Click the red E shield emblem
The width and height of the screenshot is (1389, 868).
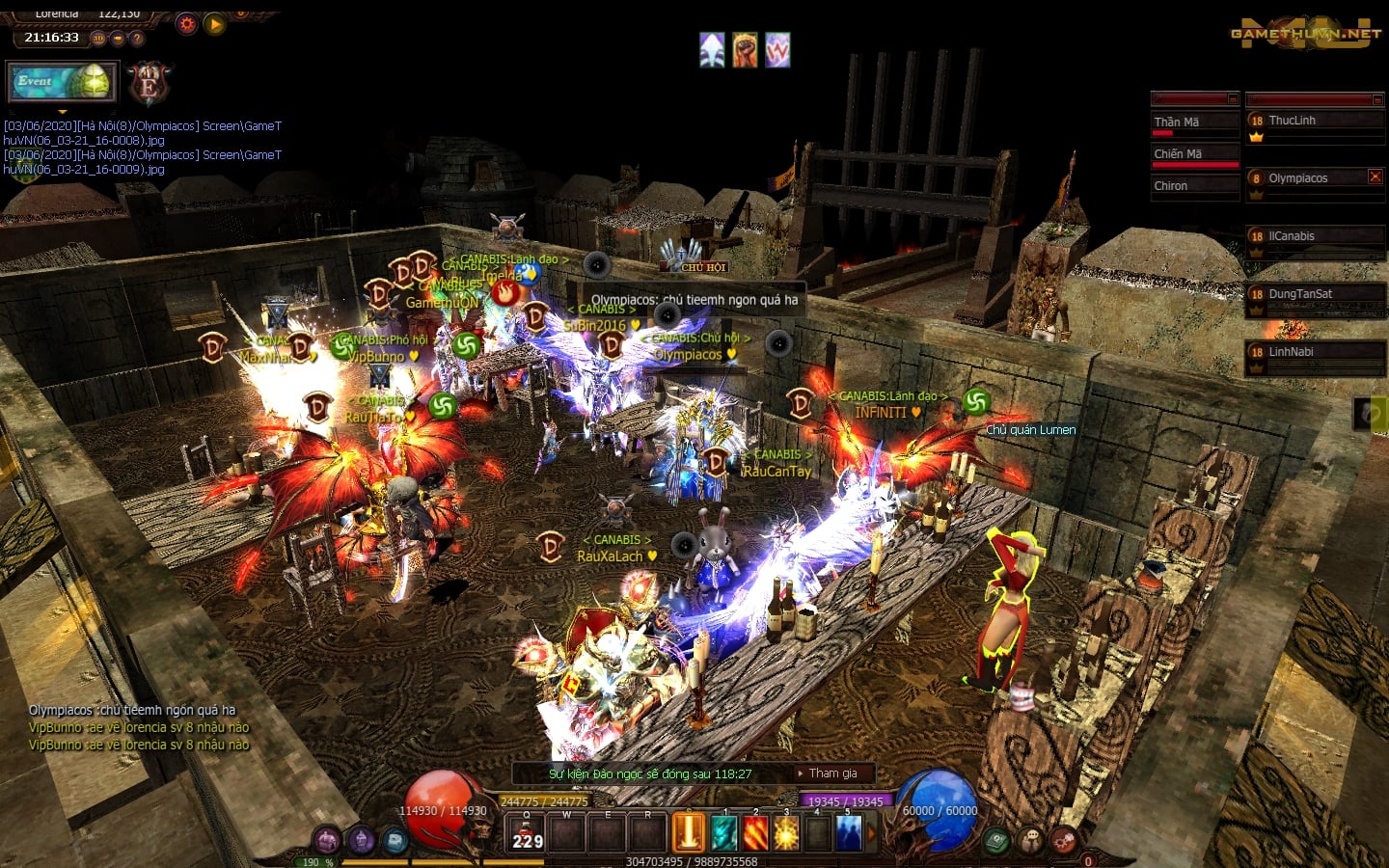click(149, 85)
